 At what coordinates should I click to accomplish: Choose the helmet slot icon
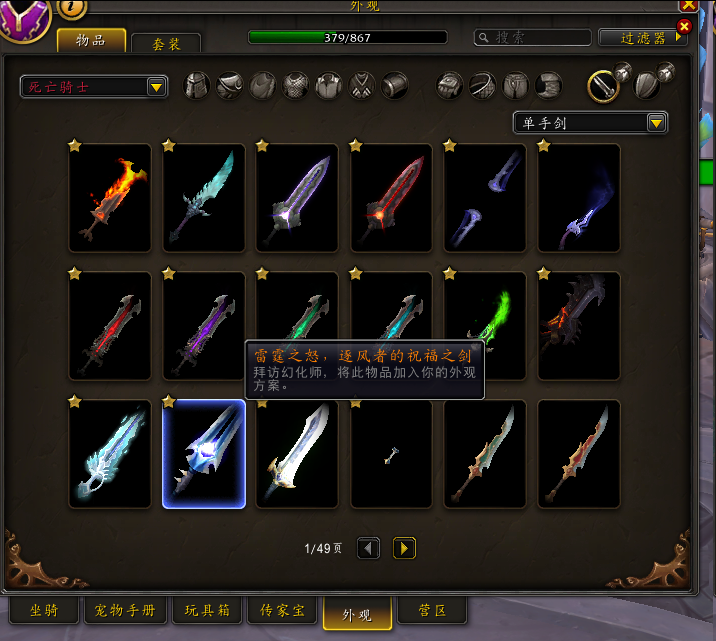point(198,86)
